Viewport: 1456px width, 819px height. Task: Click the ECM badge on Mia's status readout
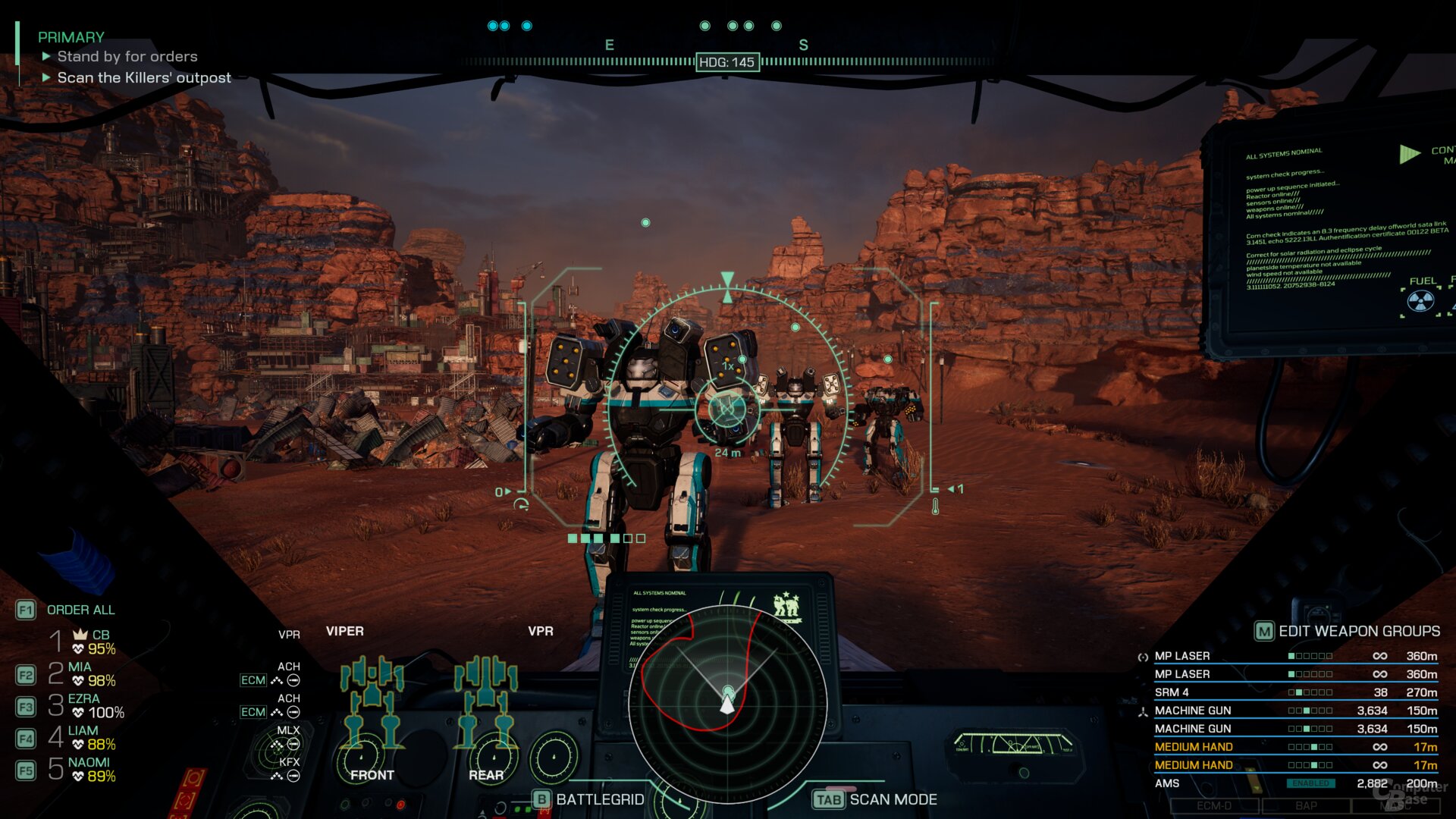pyautogui.click(x=253, y=681)
